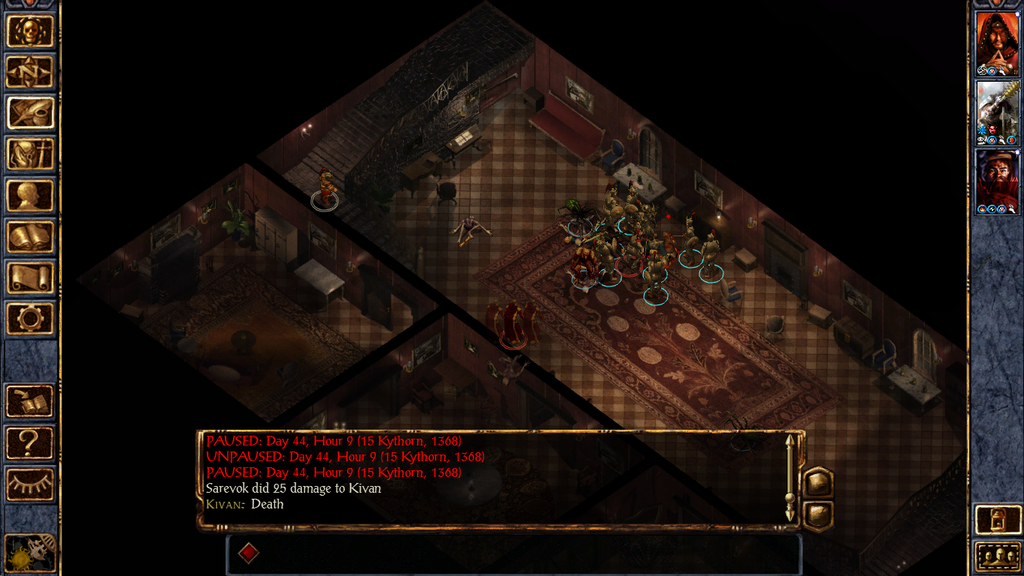The image size is (1024, 576).
Task: Open the priest scroll spells
Action: coord(30,277)
